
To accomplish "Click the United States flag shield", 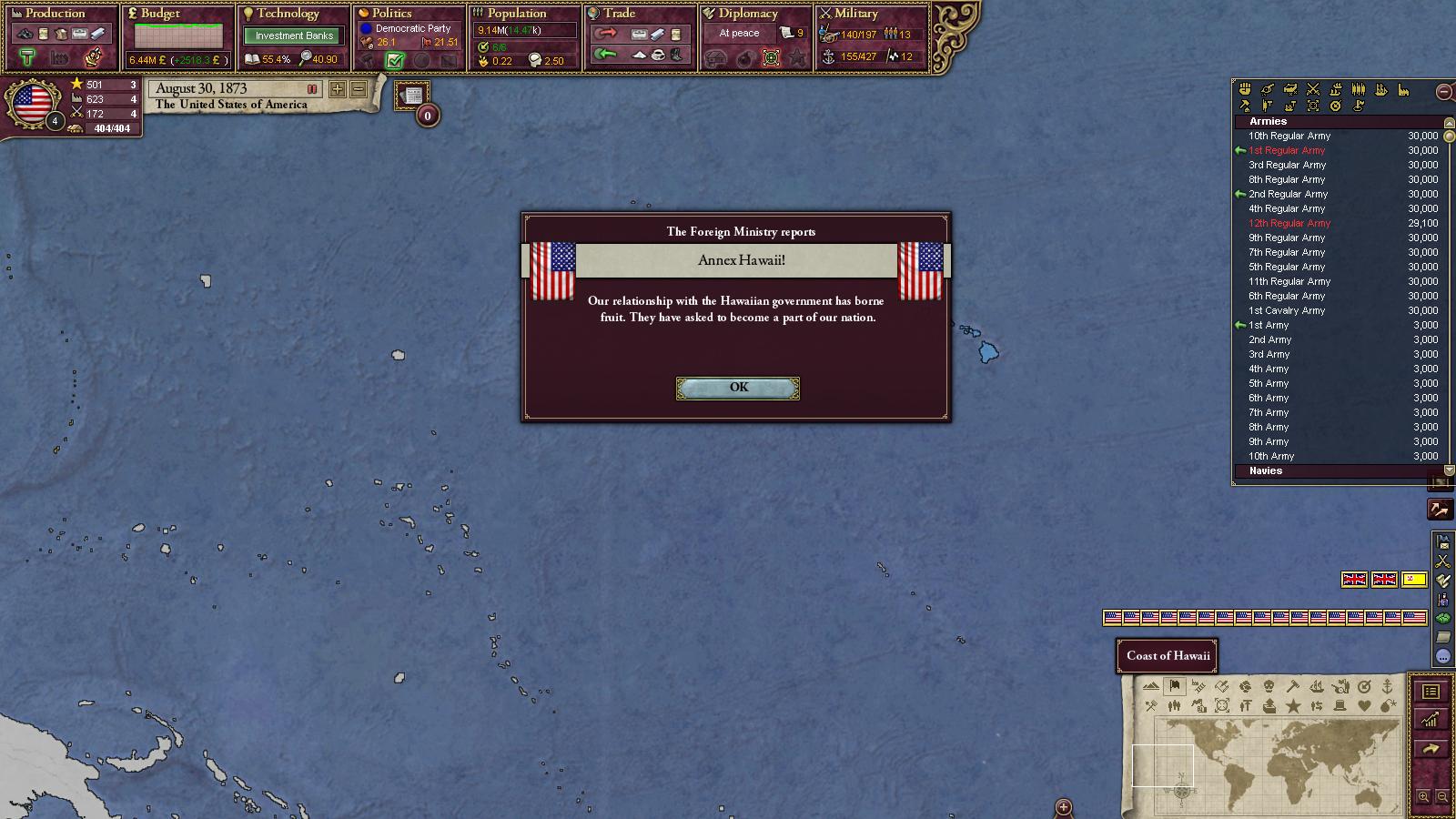I will (33, 104).
